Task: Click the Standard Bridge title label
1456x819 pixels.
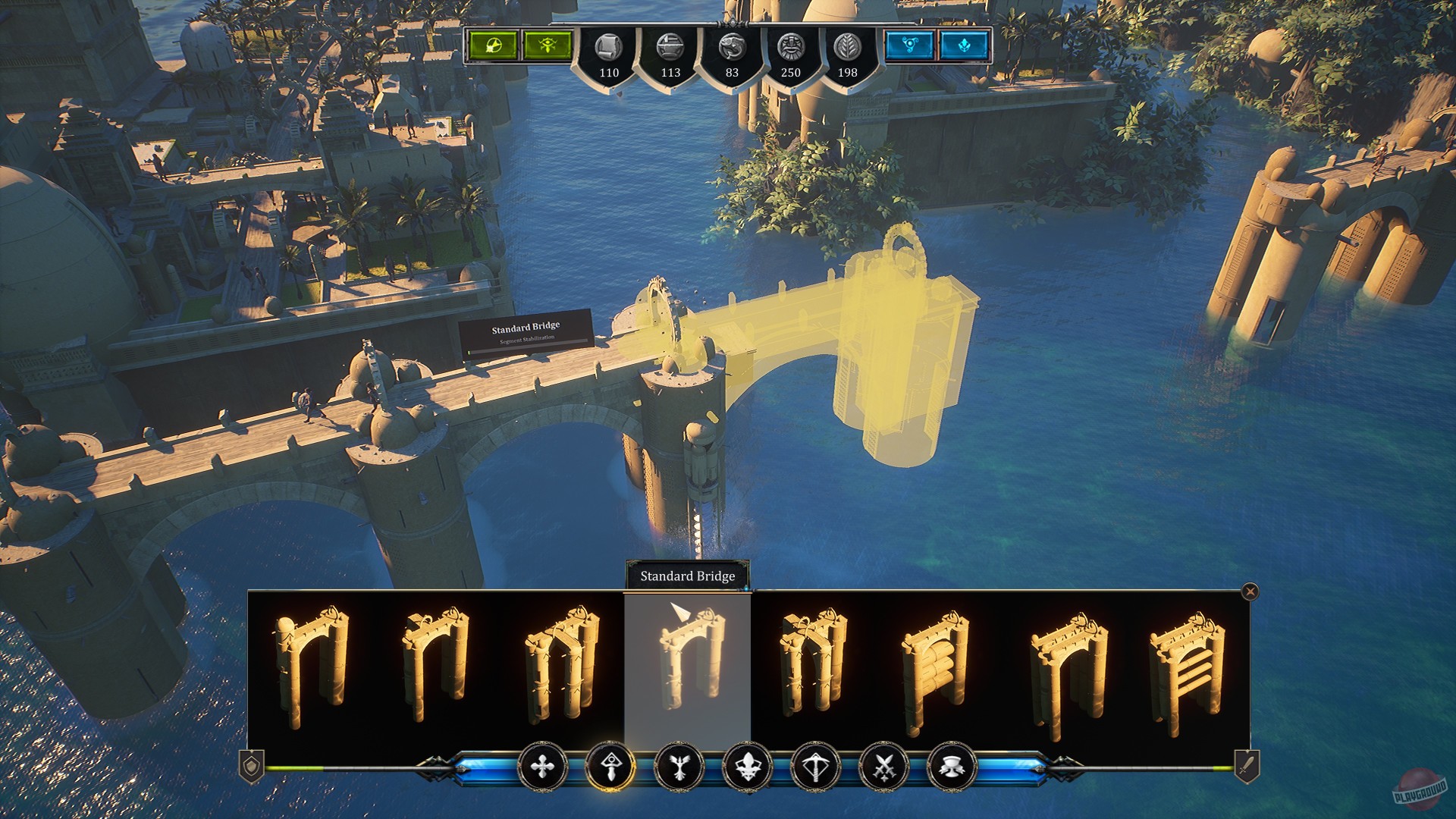Action: pos(686,576)
